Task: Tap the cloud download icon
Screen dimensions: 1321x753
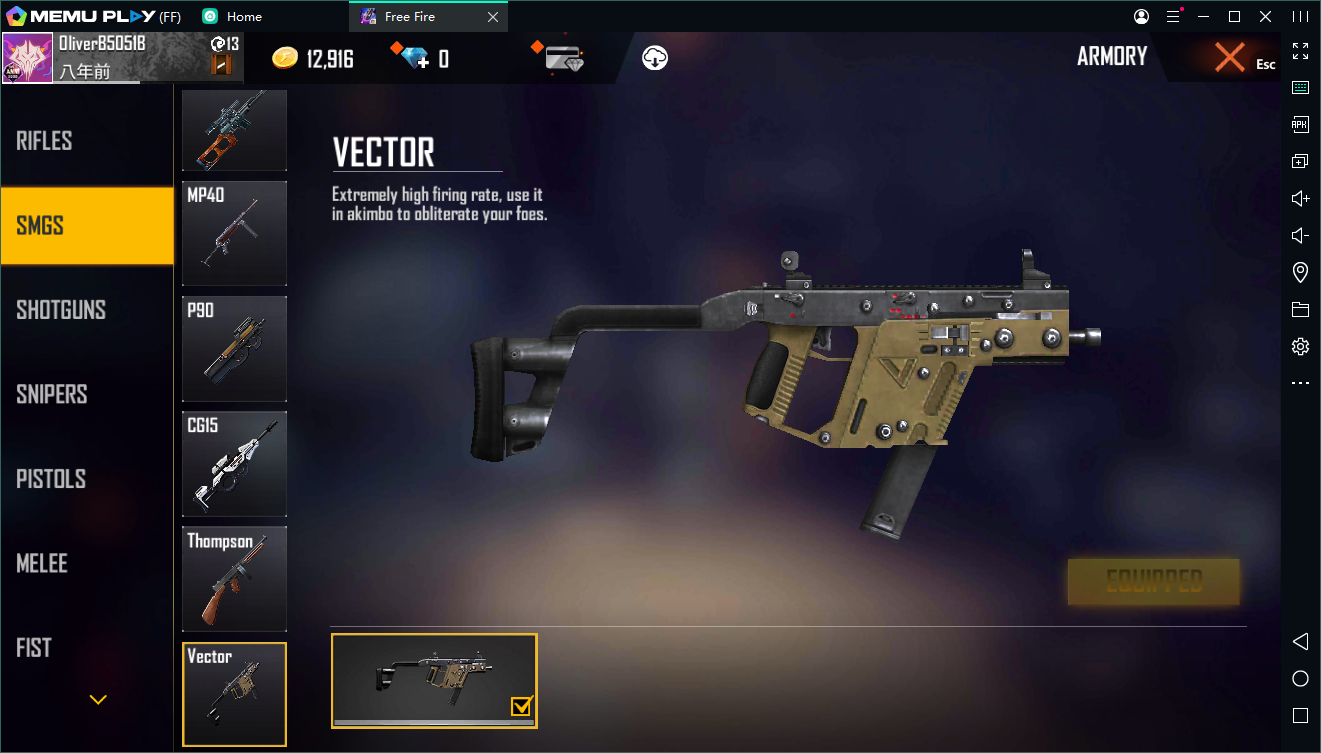Action: click(x=655, y=58)
